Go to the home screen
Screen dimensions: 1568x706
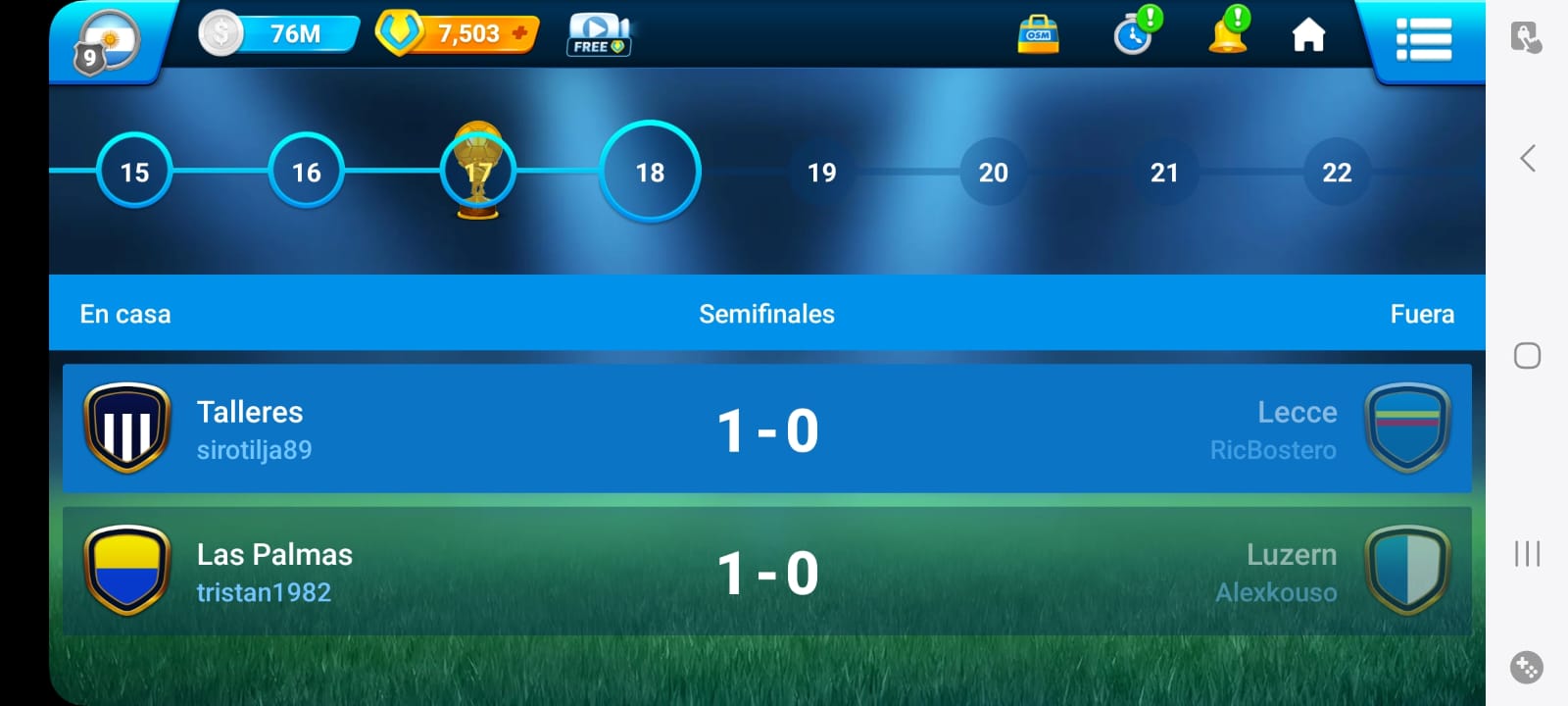[1308, 36]
